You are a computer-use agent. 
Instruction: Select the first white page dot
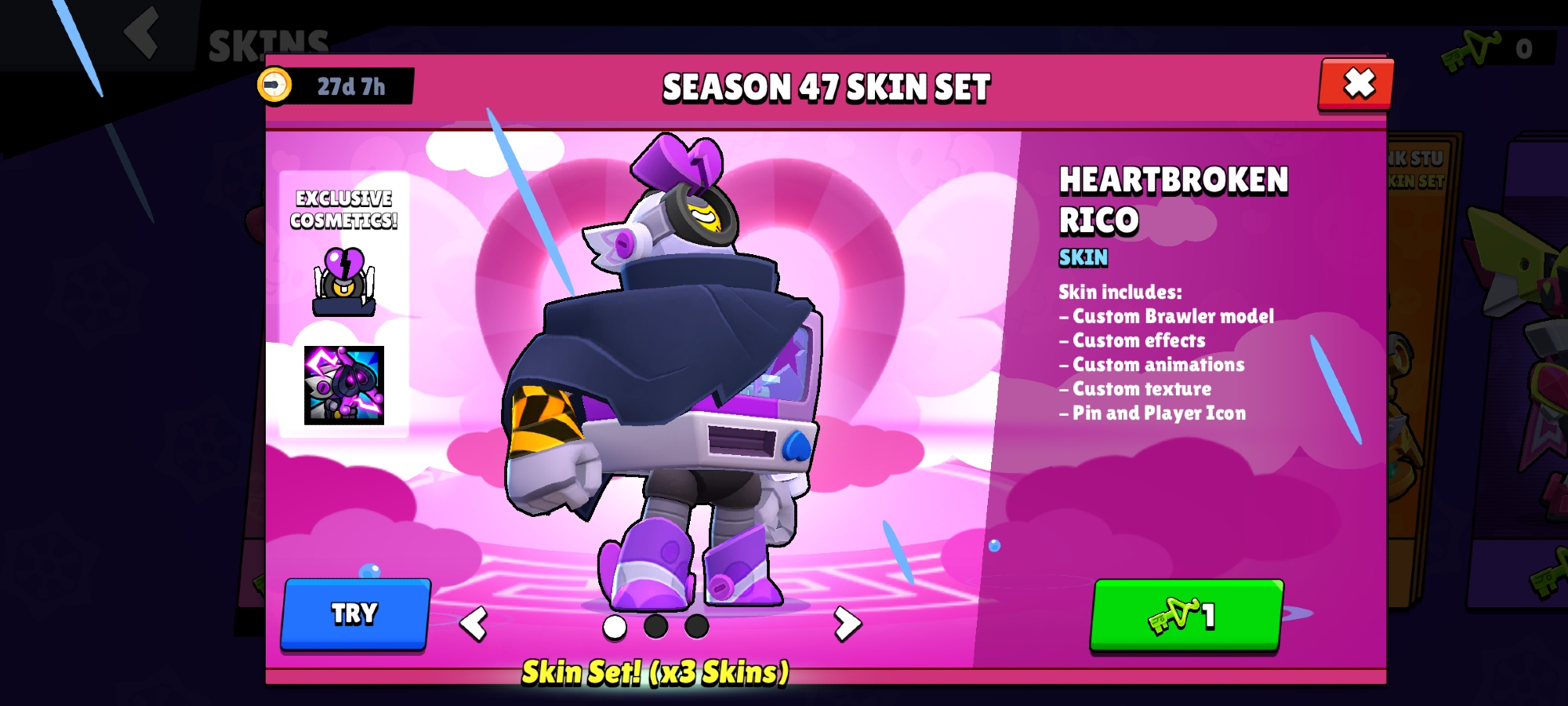click(615, 627)
